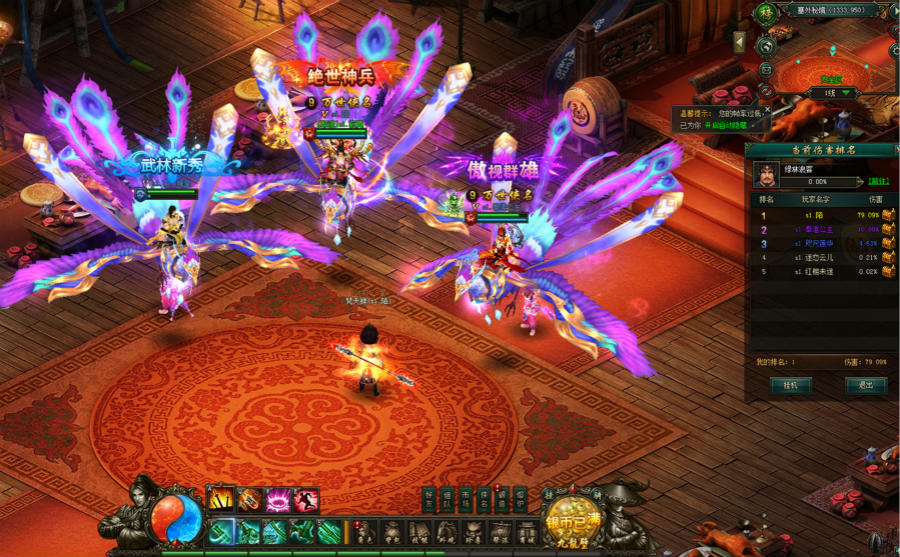The image size is (900, 557).
Task: Dismiss the tip notification with its X
Action: [767, 110]
